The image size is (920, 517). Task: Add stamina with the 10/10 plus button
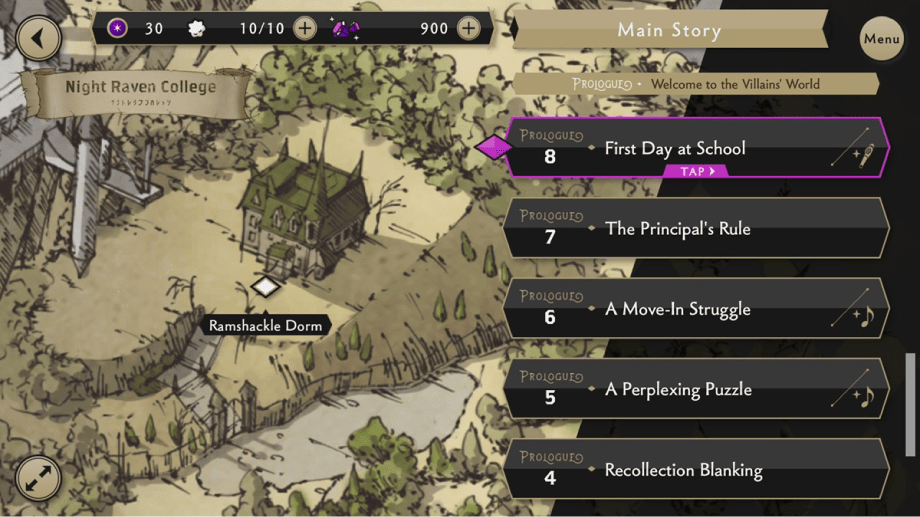305,28
